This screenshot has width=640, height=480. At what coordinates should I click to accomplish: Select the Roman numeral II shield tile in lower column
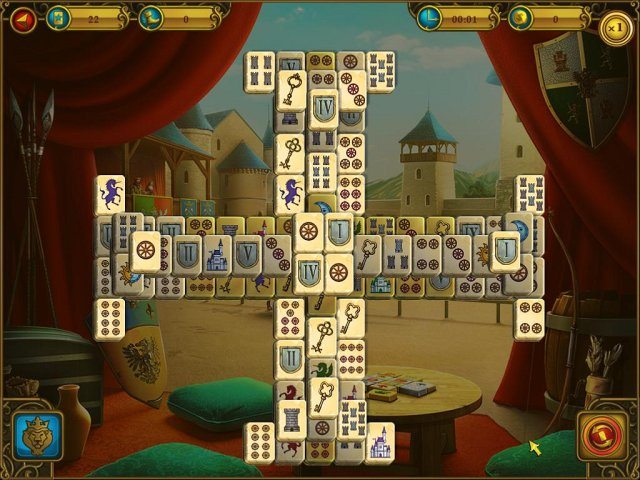tap(291, 358)
